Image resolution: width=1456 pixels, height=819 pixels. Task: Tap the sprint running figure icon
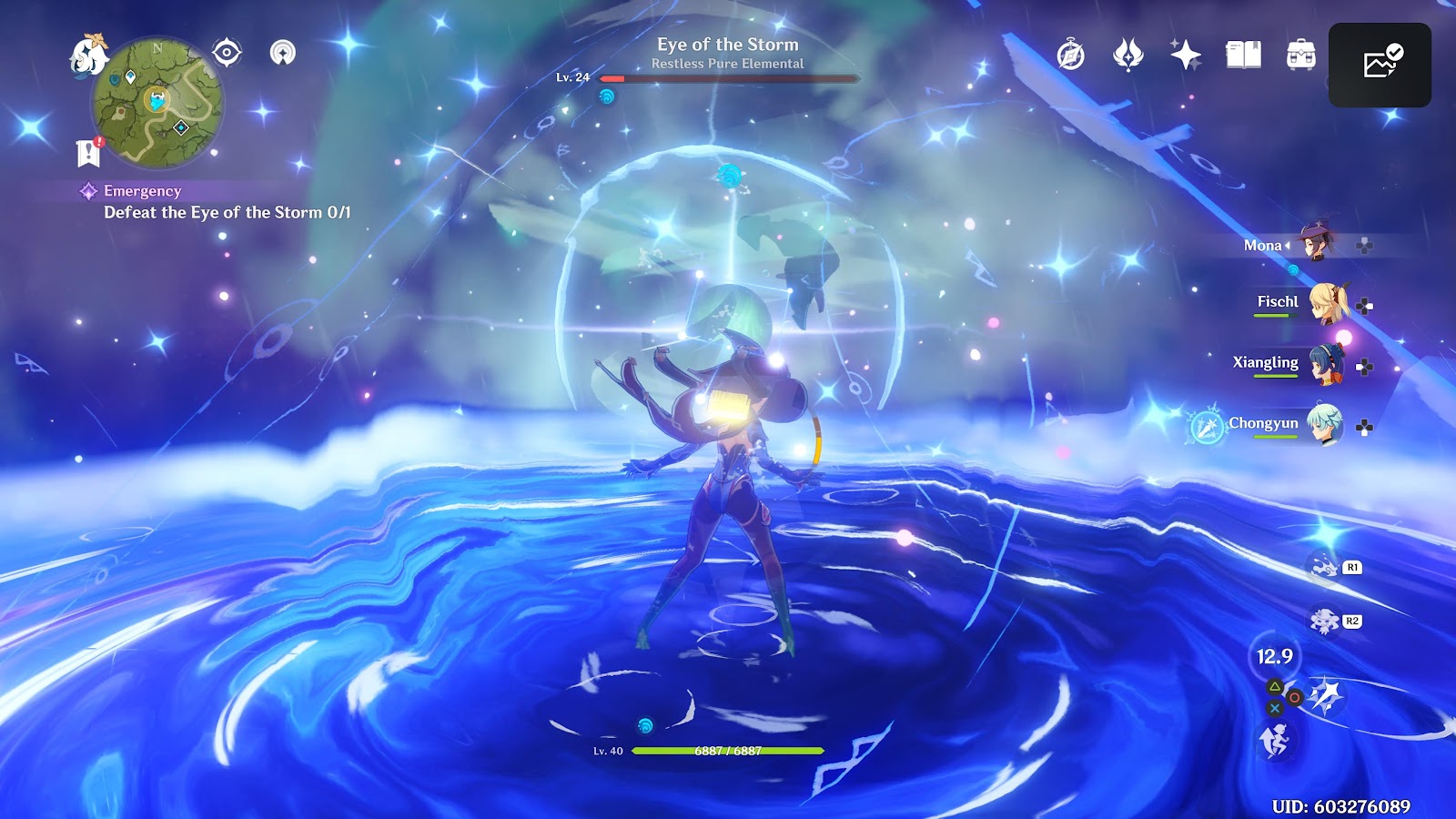[1274, 741]
